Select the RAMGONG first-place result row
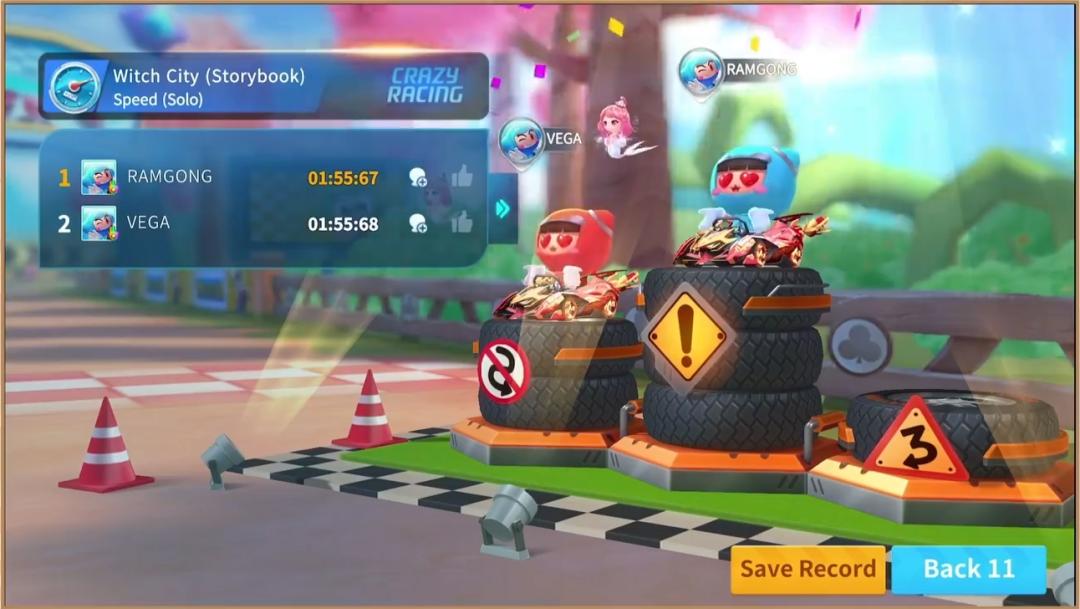The width and height of the screenshot is (1080, 609). coord(240,177)
